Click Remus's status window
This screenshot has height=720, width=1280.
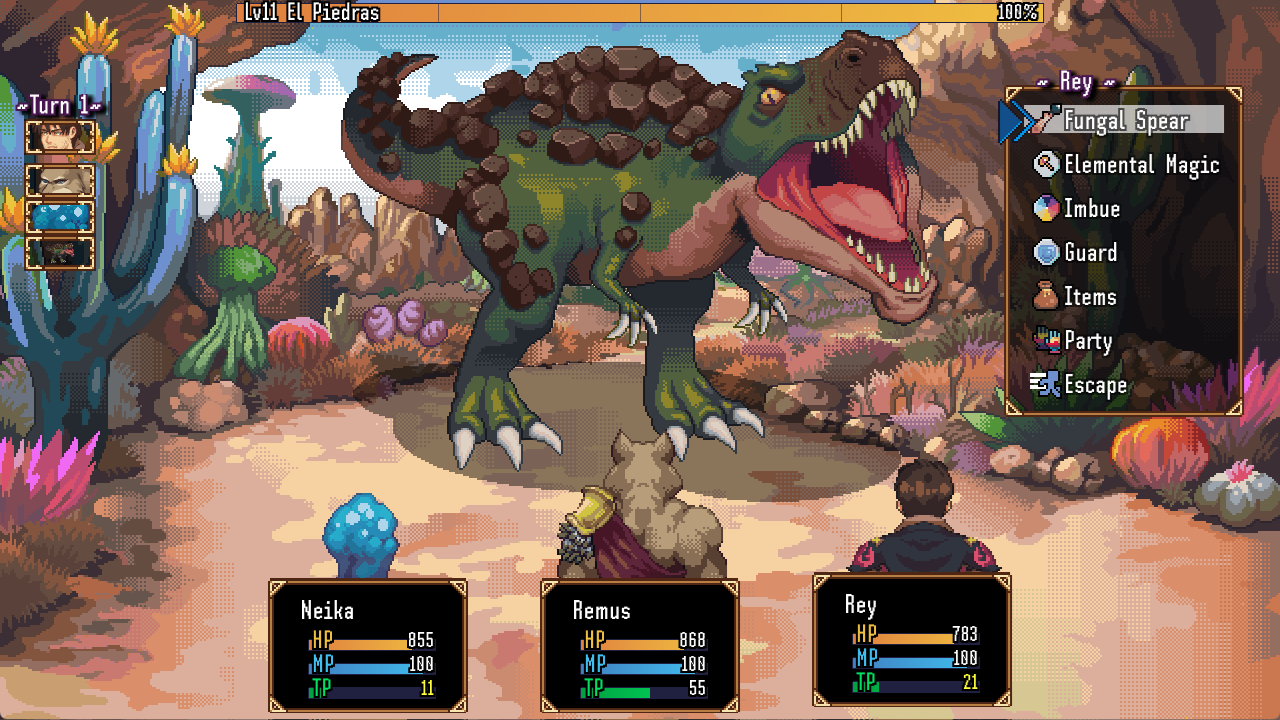(641, 648)
